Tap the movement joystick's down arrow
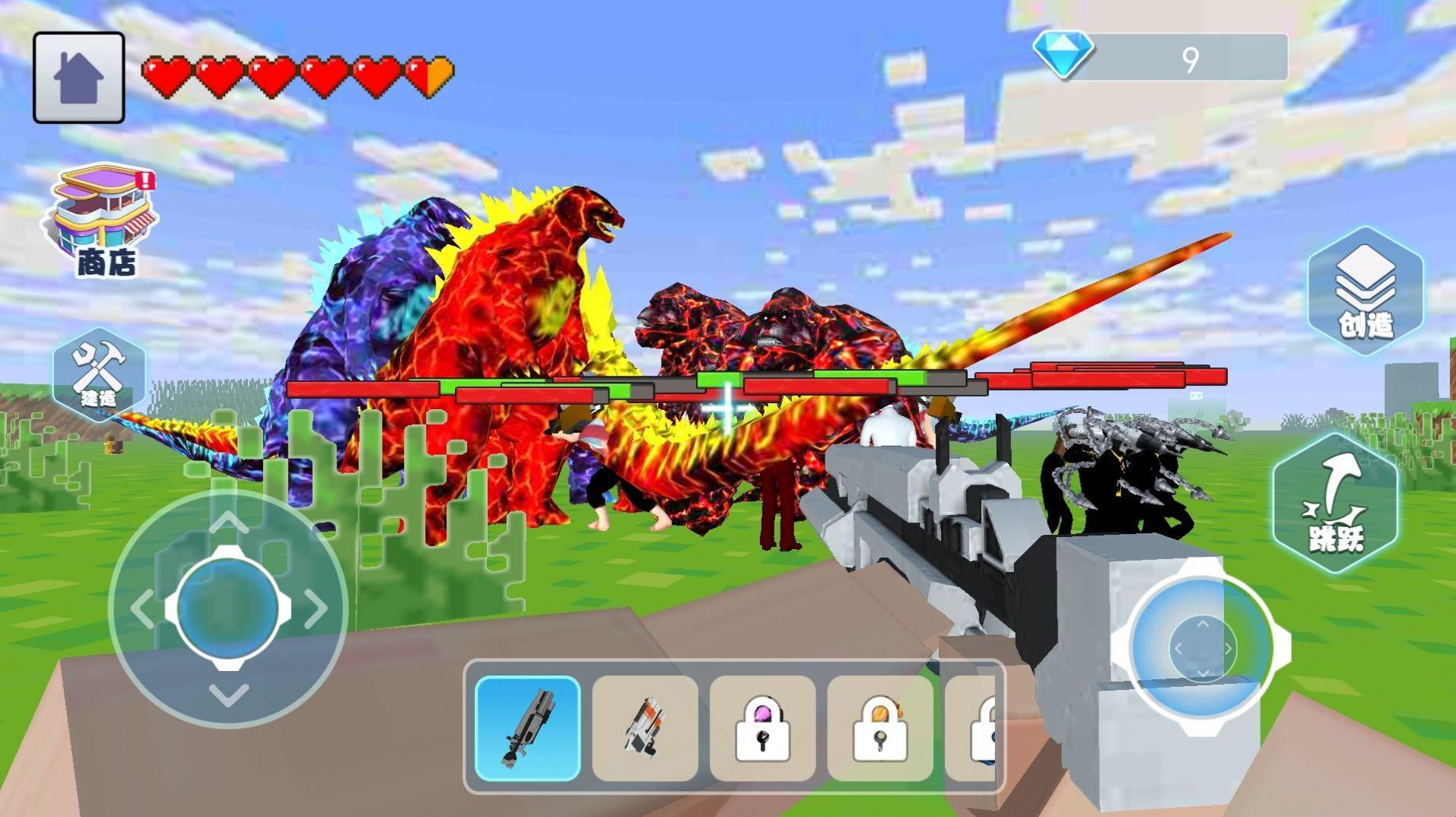1456x817 pixels. (x=228, y=694)
